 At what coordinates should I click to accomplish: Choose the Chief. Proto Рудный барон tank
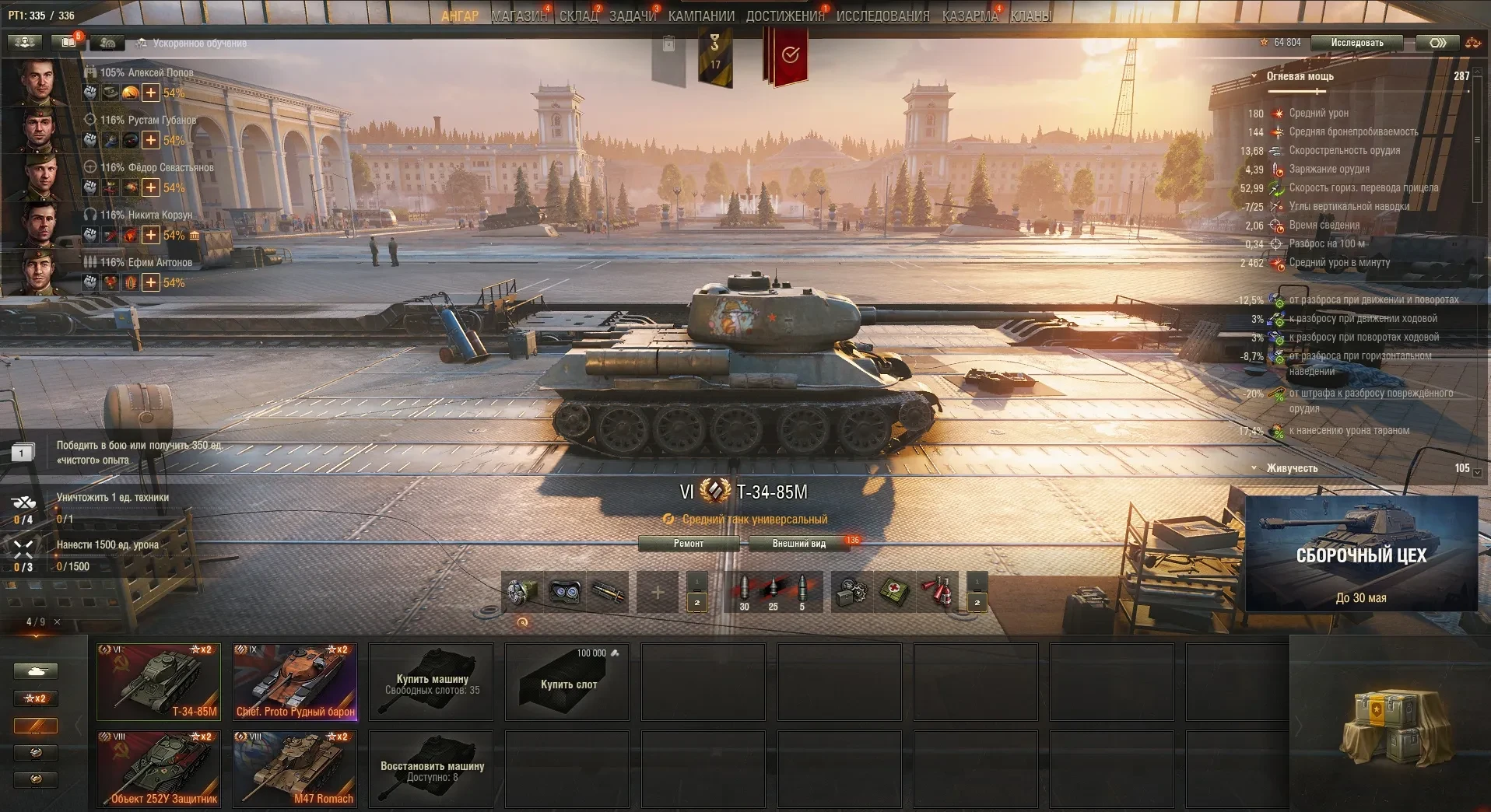(296, 681)
